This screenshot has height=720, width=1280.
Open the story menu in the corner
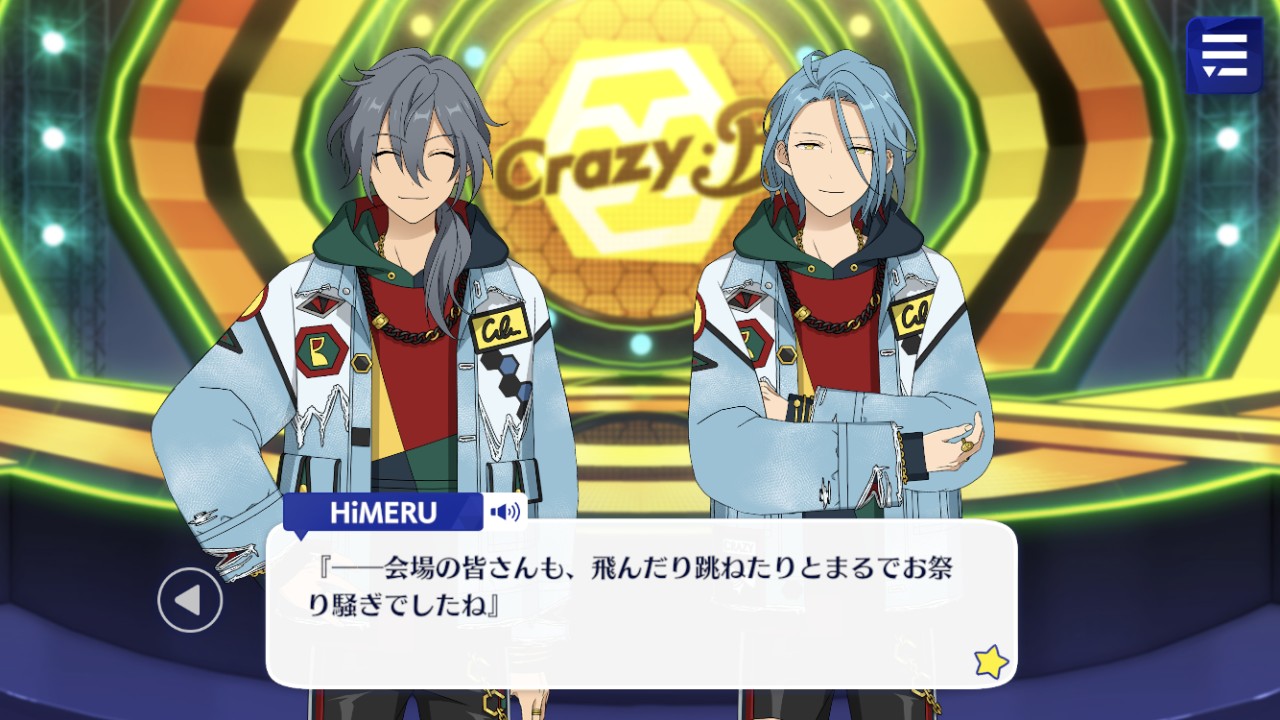click(x=1224, y=55)
